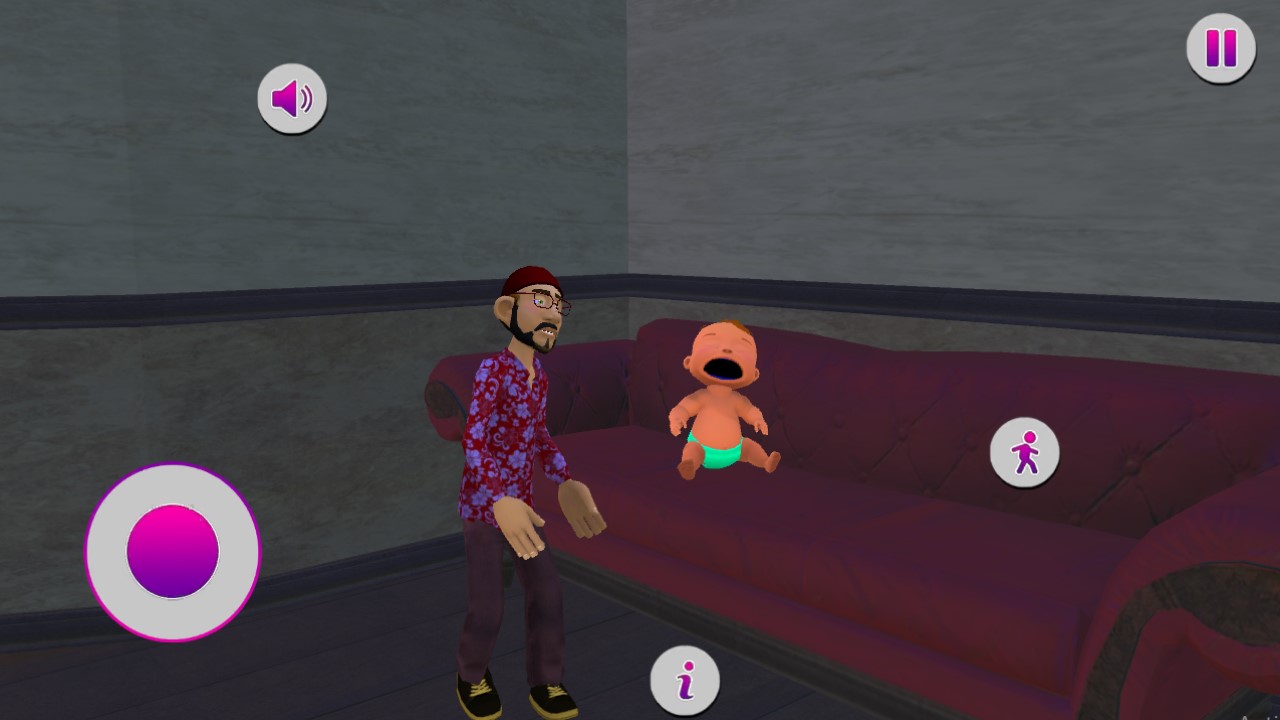Click the speaker icon to adjust audio
The image size is (1280, 720).
(x=292, y=97)
